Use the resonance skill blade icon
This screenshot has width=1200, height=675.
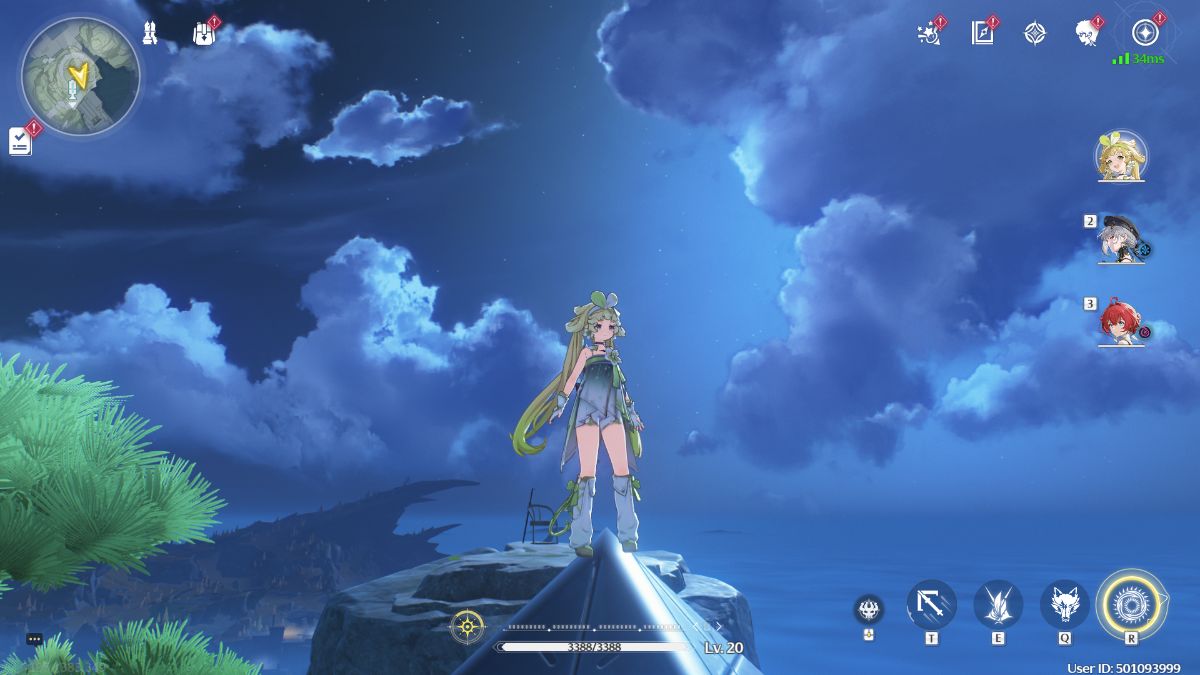coord(998,604)
